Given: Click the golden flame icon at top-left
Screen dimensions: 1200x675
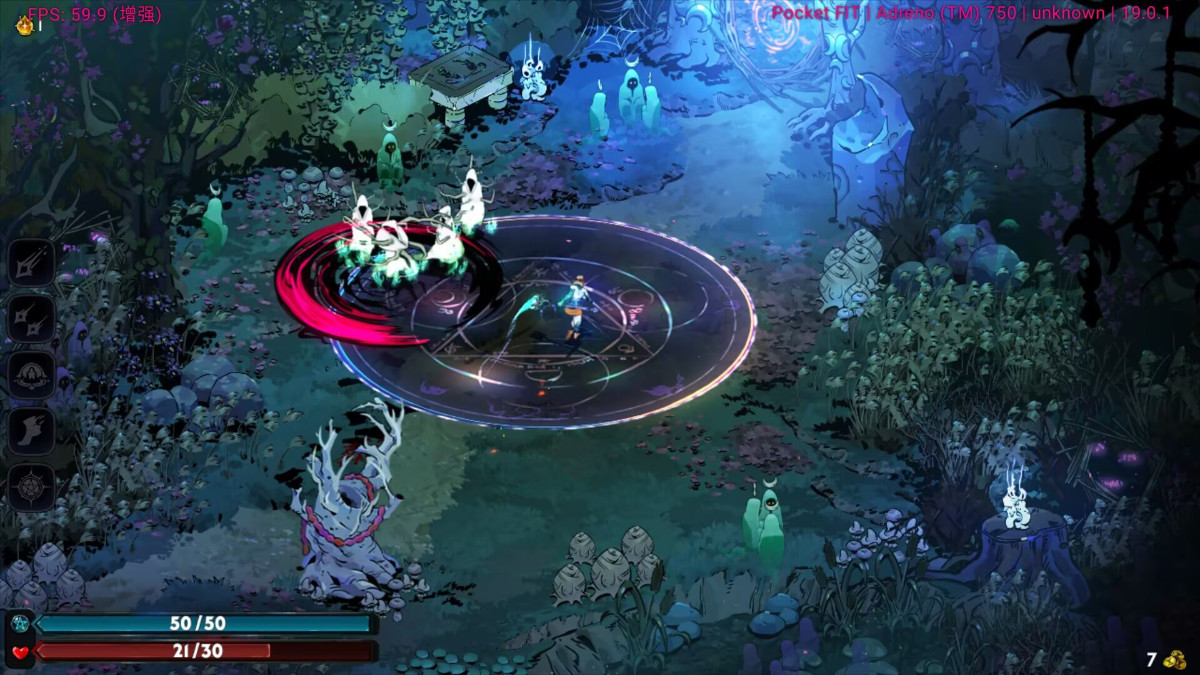Looking at the screenshot, I should [x=24, y=25].
